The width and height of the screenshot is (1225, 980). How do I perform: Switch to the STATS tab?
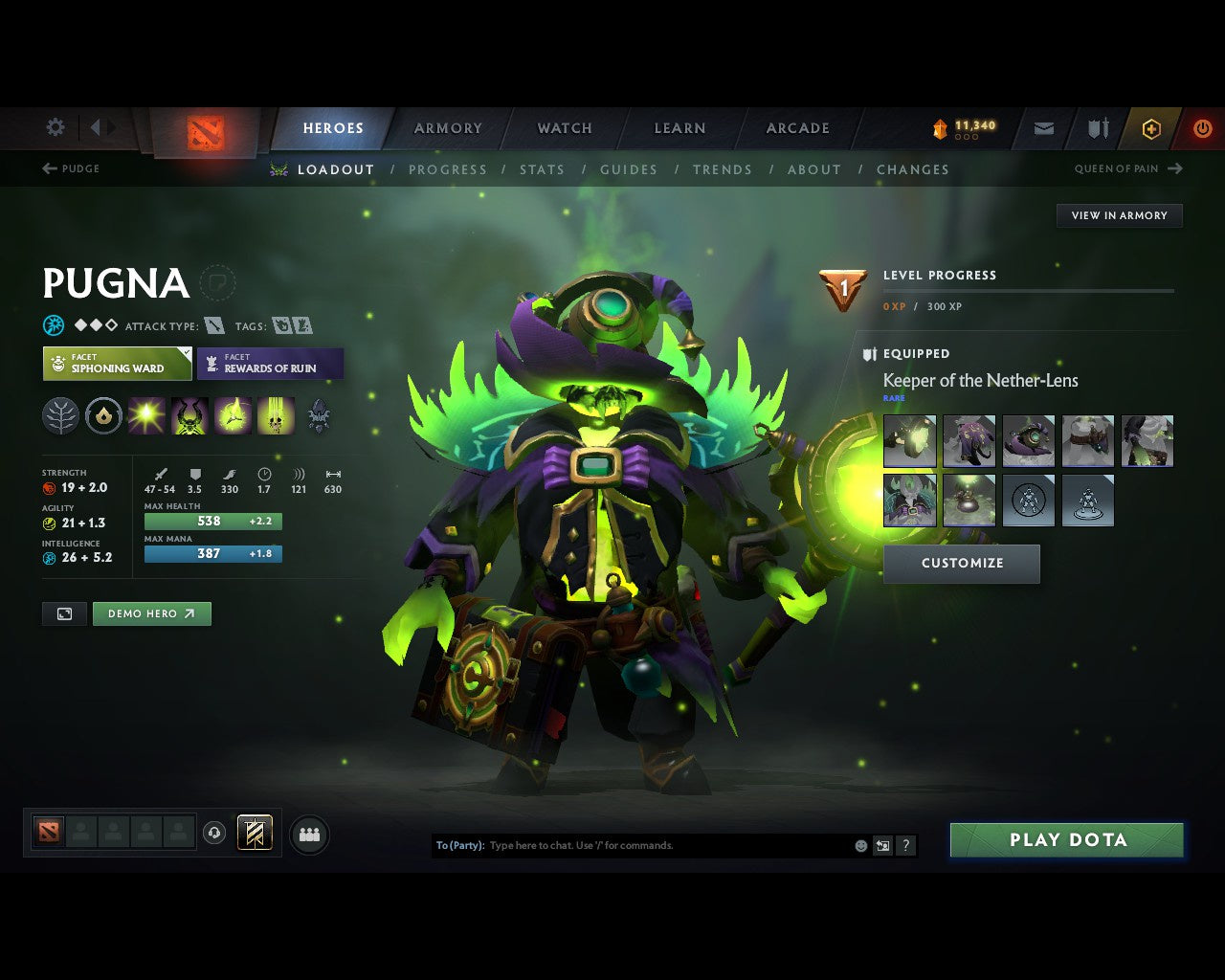click(543, 169)
